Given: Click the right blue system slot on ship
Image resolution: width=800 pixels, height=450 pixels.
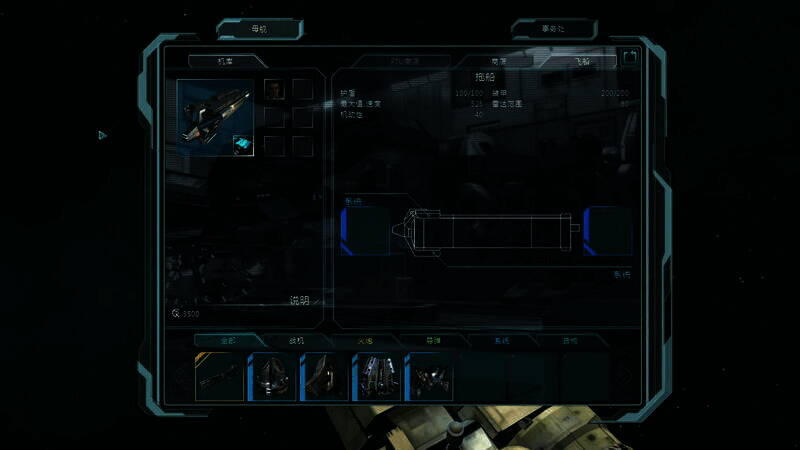Looking at the screenshot, I should click(608, 231).
